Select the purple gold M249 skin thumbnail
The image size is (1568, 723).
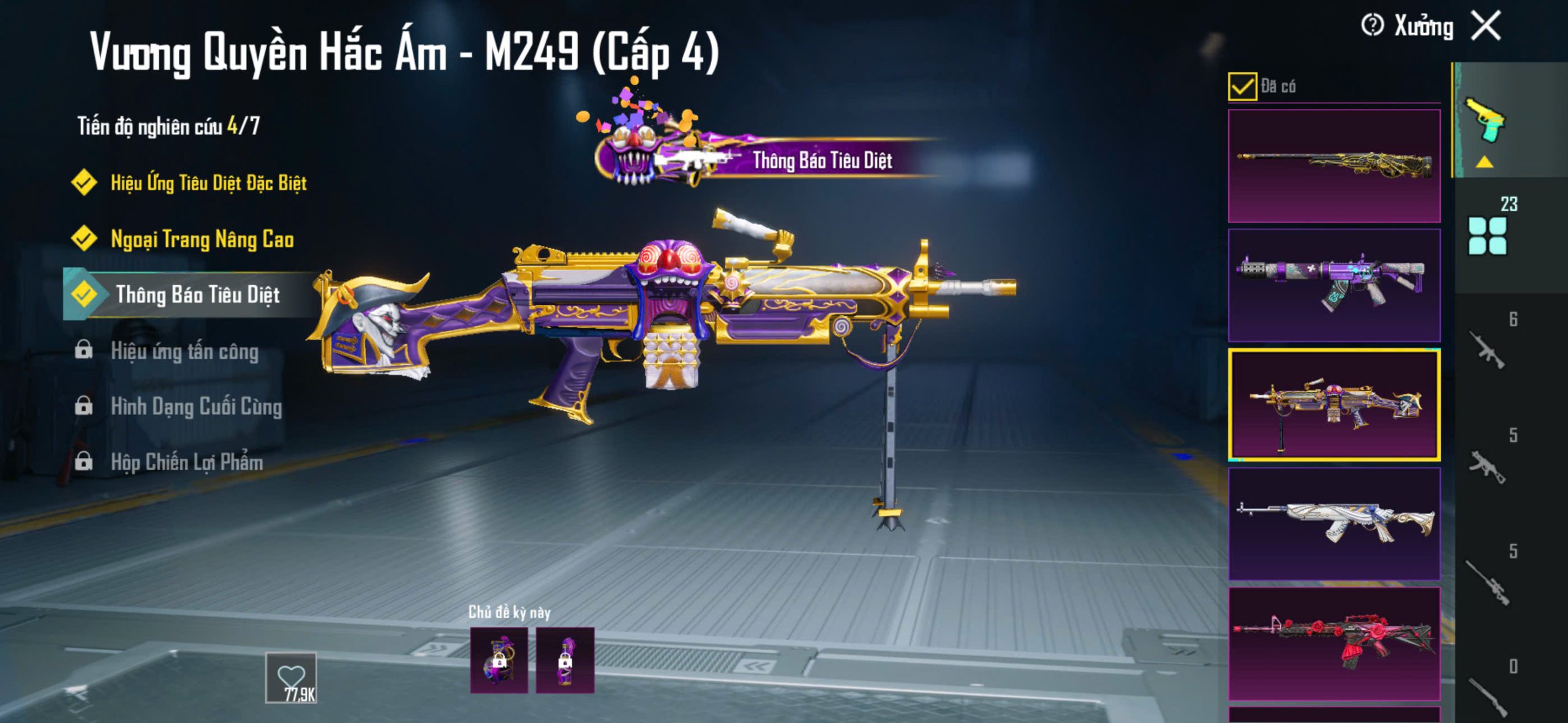[1334, 405]
